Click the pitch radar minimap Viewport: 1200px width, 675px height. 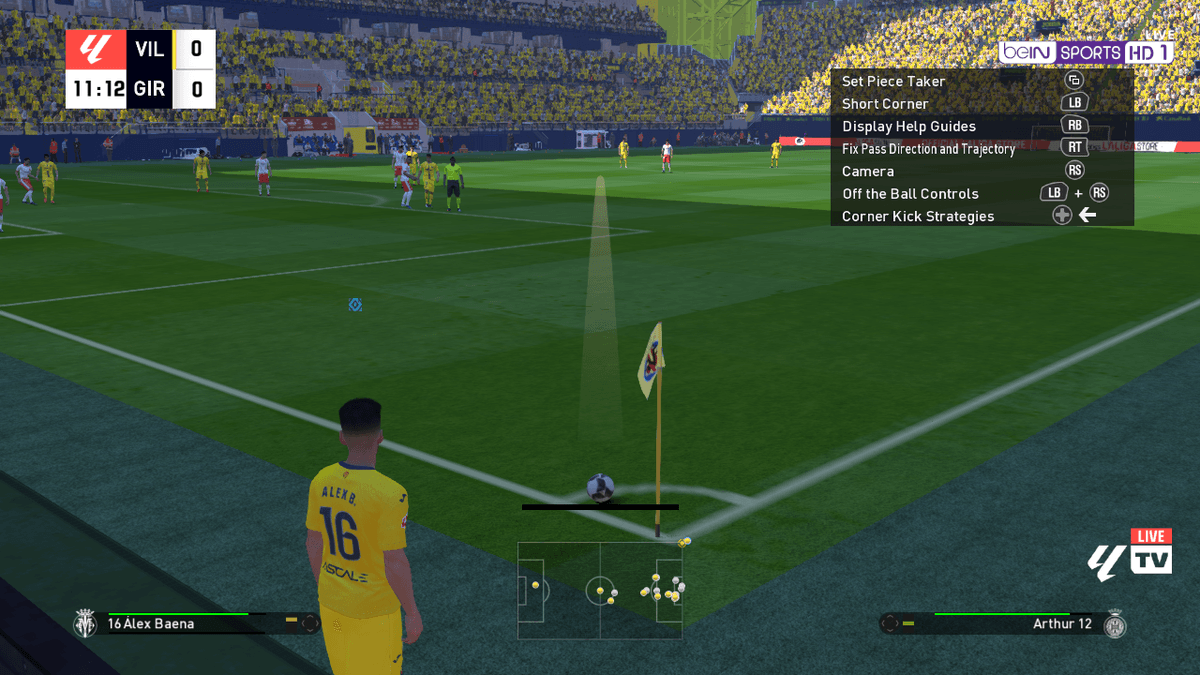pos(600,590)
